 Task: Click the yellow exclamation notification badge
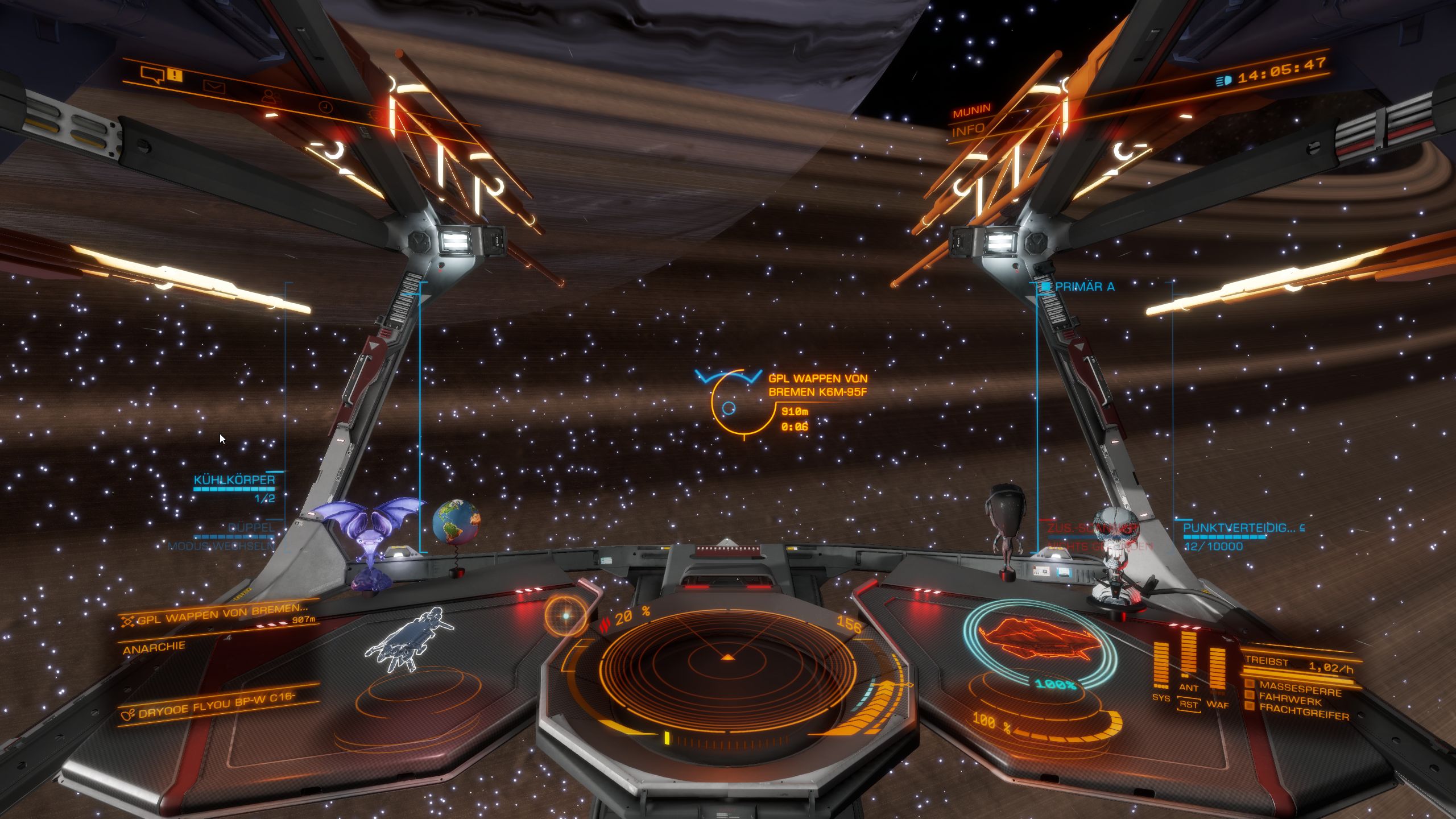tap(176, 75)
